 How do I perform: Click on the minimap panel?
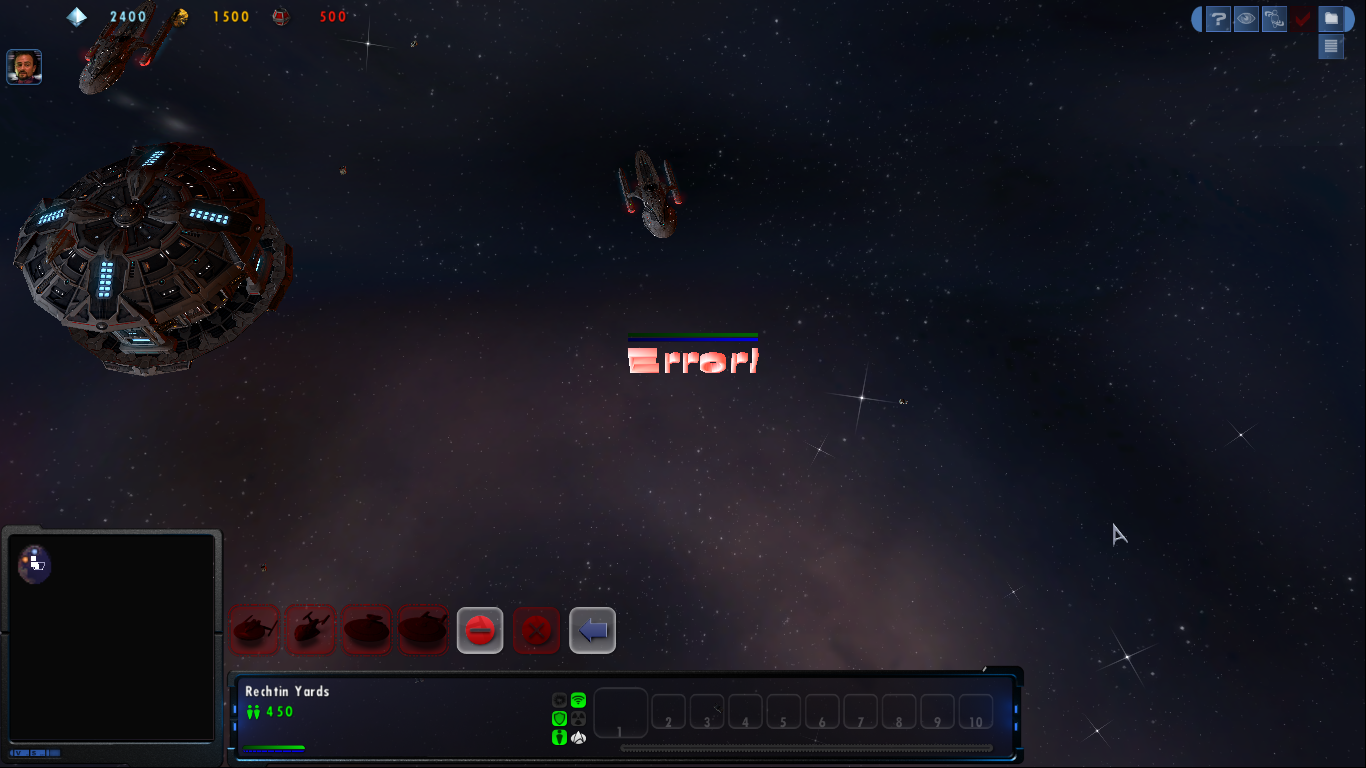tap(110, 638)
